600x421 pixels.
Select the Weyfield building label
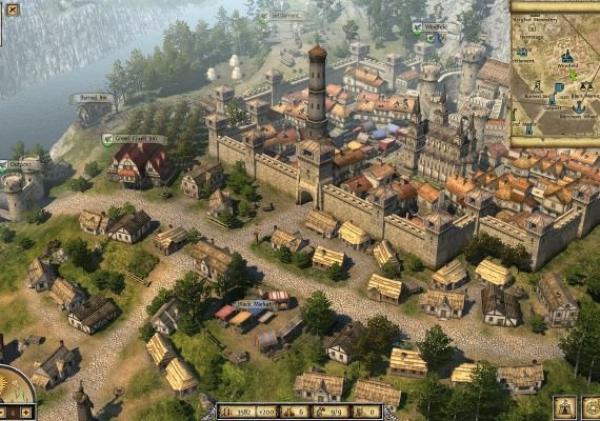coord(430,27)
